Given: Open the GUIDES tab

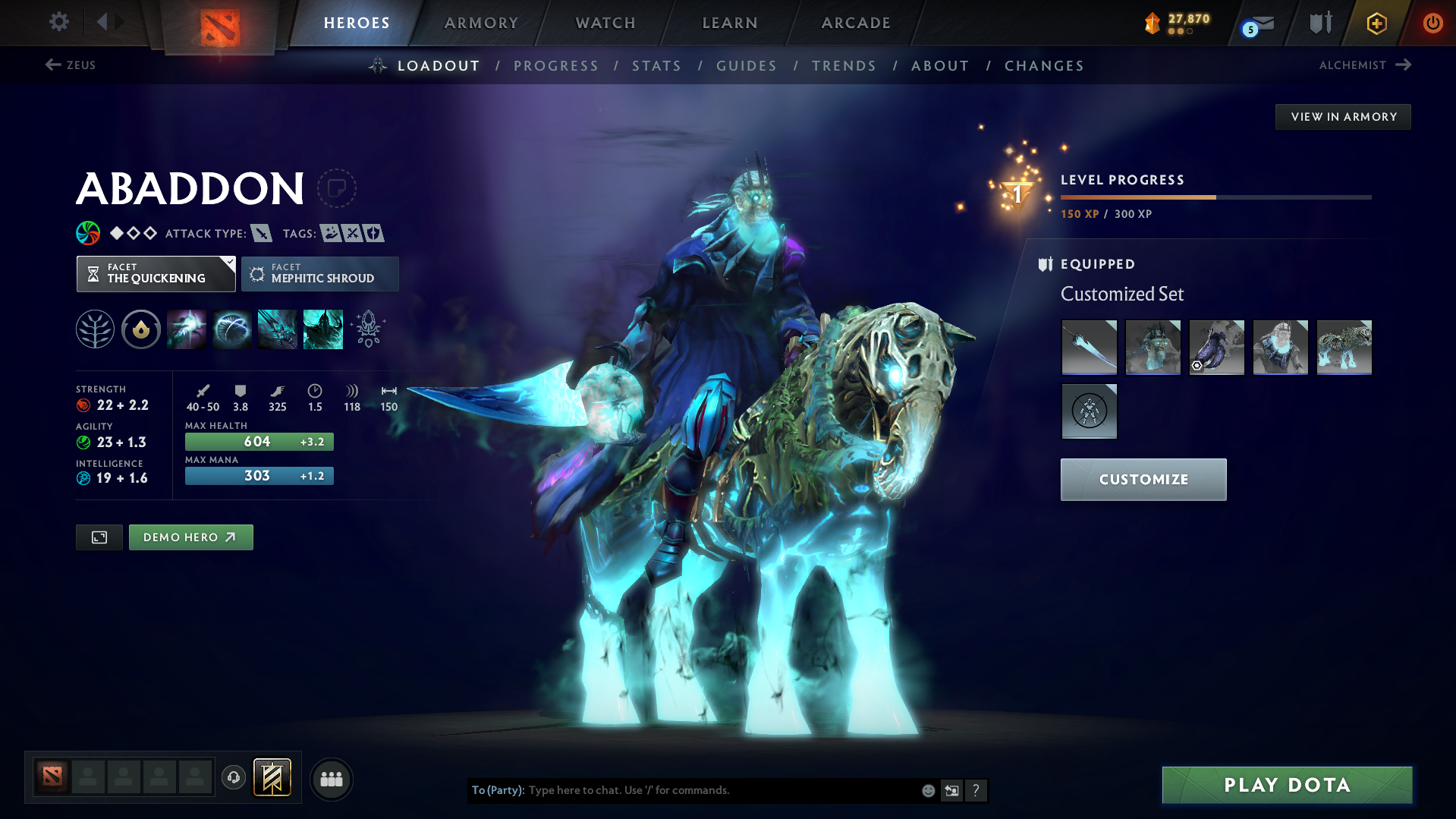Looking at the screenshot, I should click(x=746, y=66).
